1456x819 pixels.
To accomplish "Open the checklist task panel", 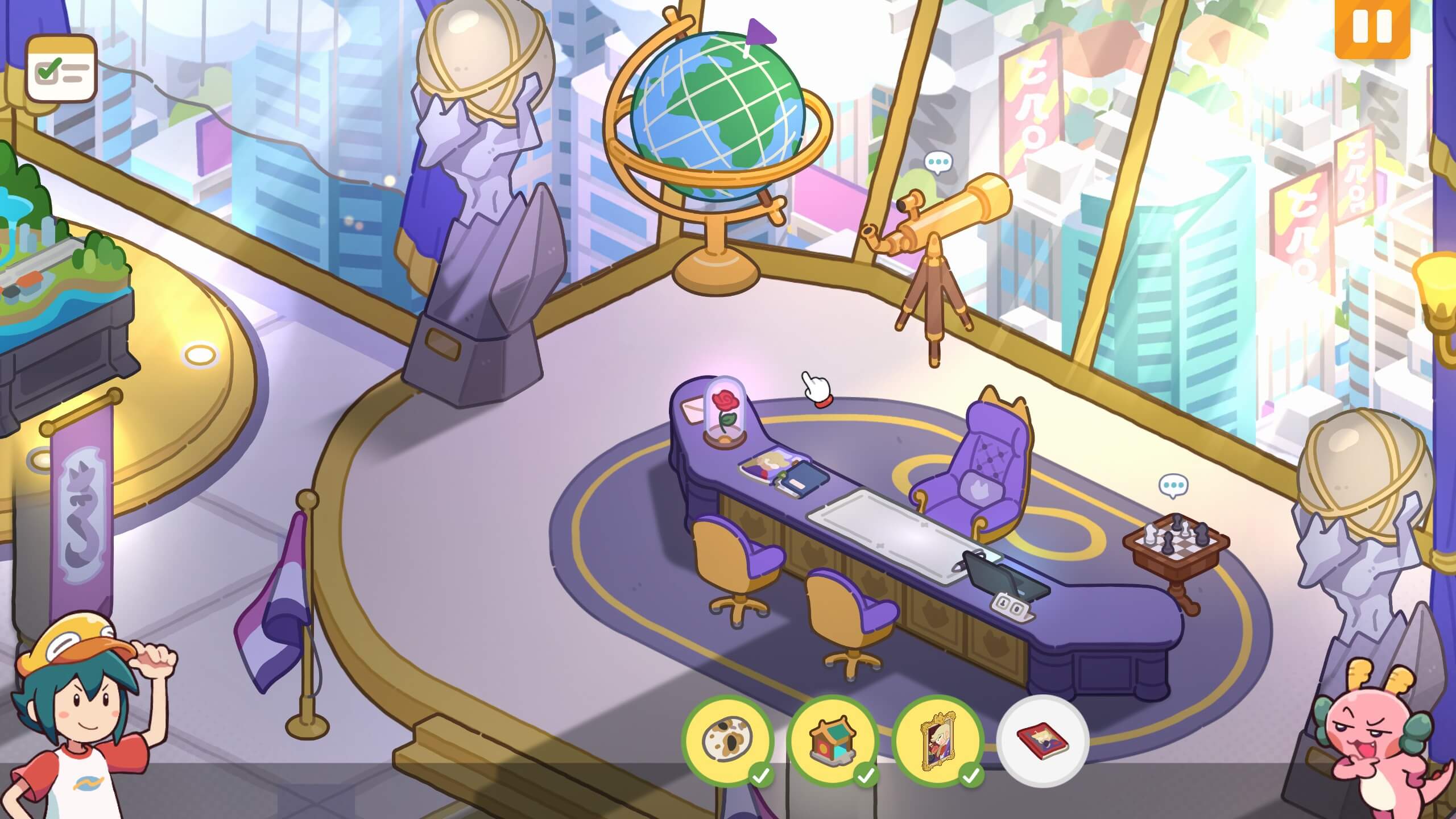I will click(61, 69).
